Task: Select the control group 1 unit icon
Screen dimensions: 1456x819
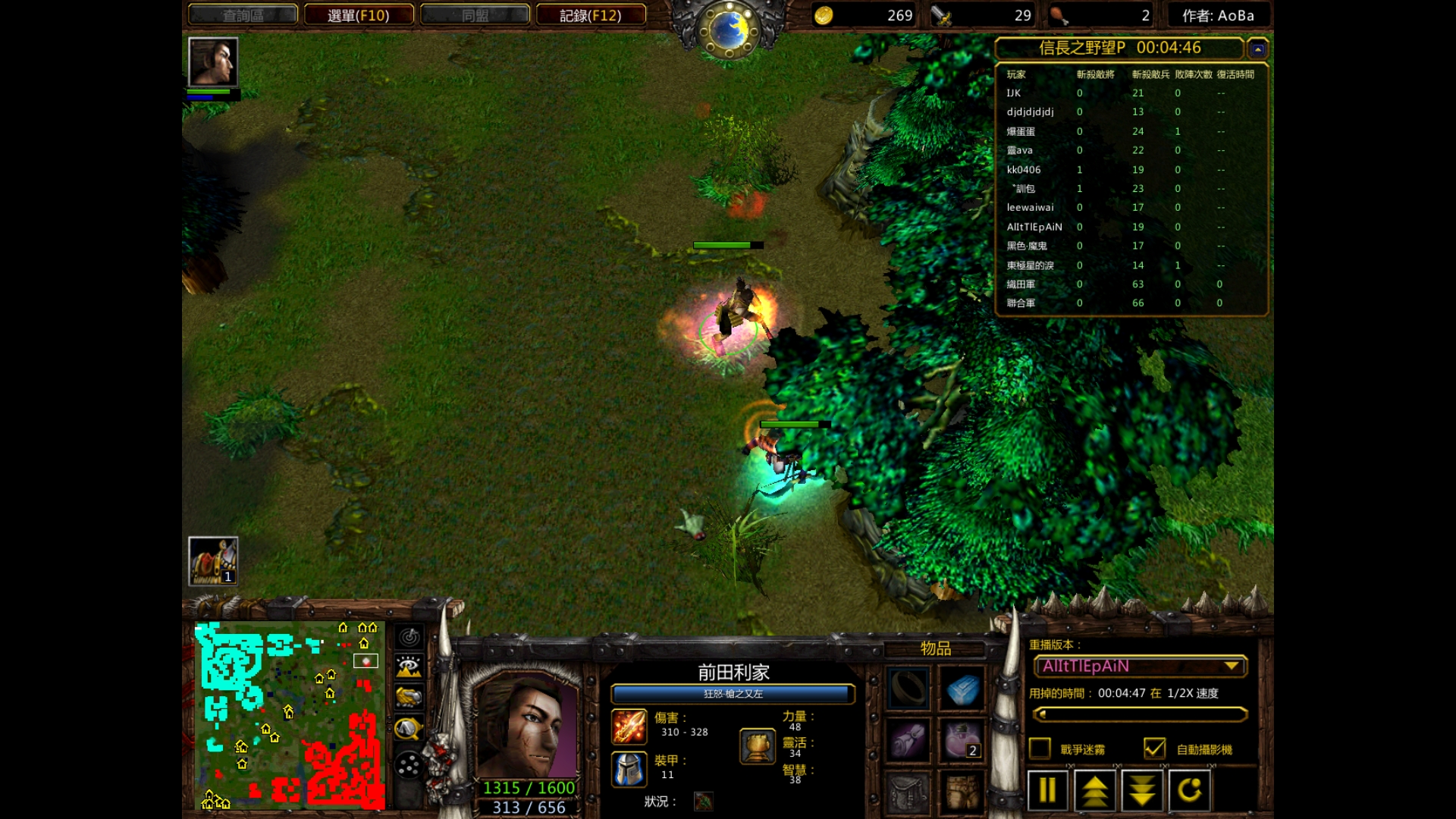Action: point(213,561)
